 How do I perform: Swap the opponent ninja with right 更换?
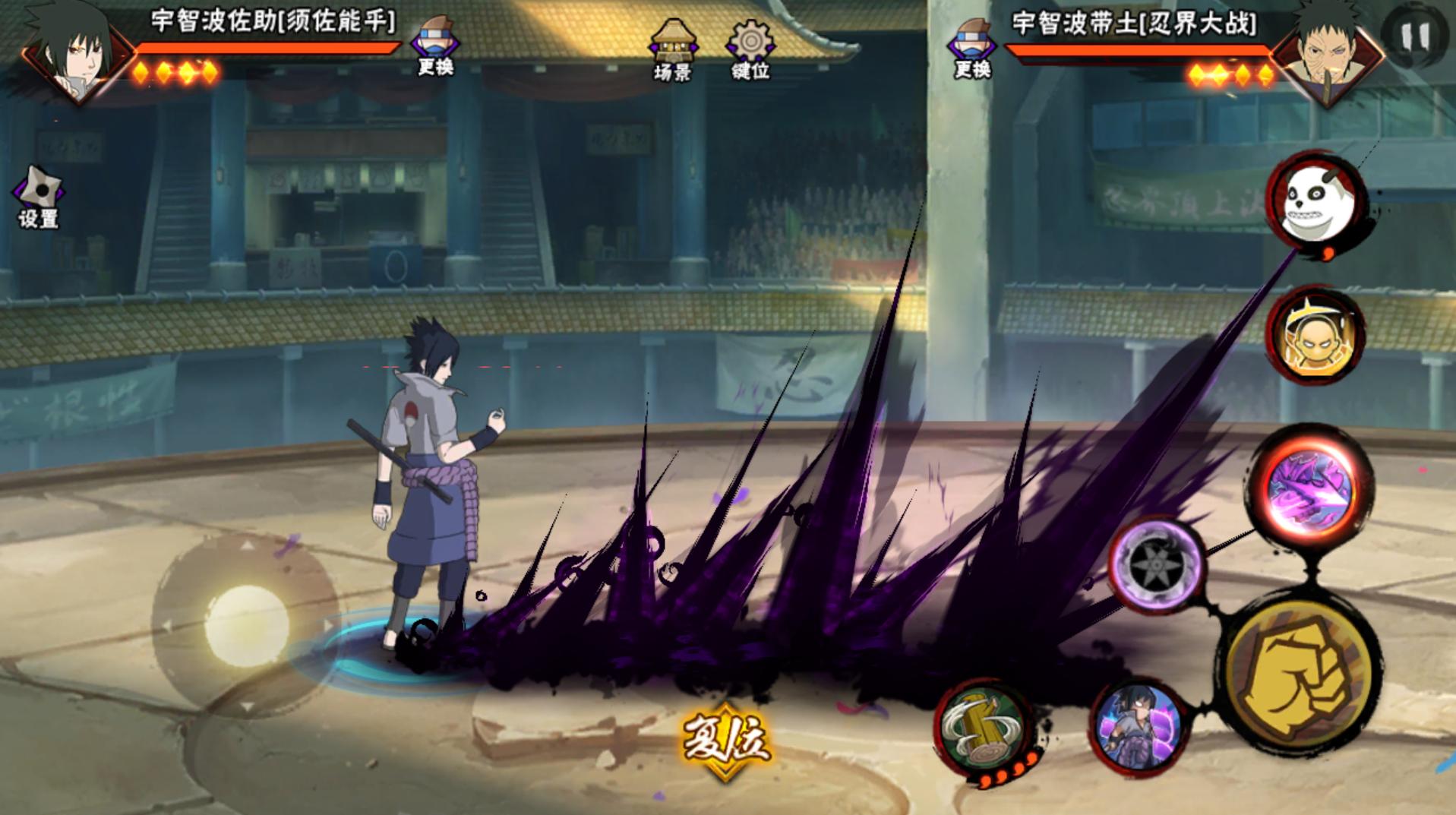click(x=972, y=49)
